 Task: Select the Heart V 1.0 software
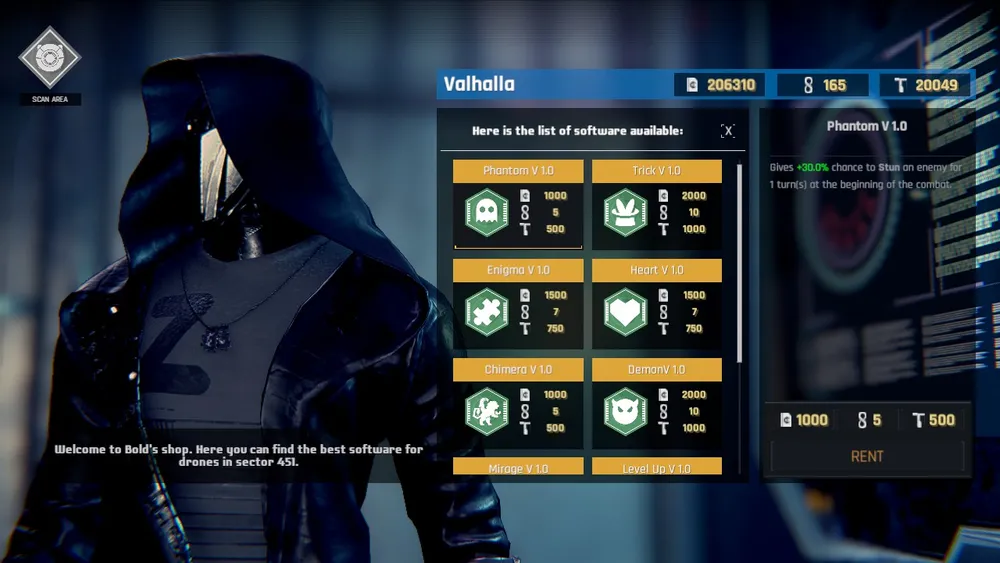click(657, 304)
